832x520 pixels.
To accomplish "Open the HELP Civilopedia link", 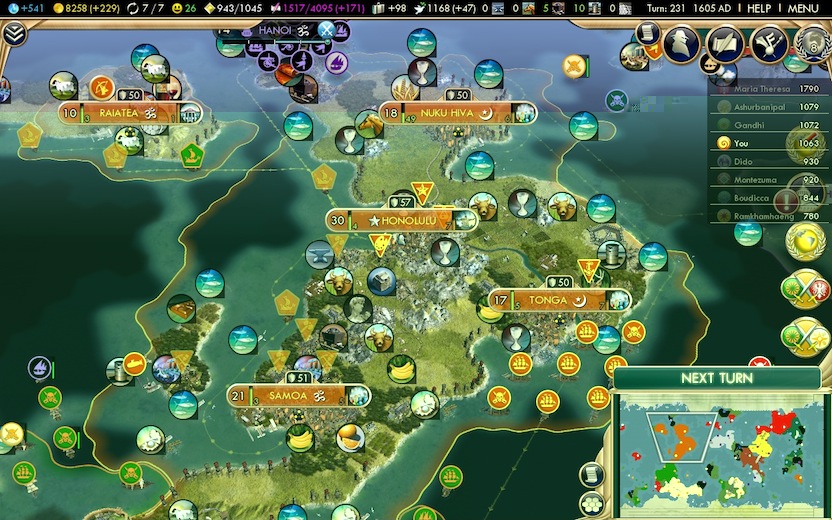I will [759, 8].
